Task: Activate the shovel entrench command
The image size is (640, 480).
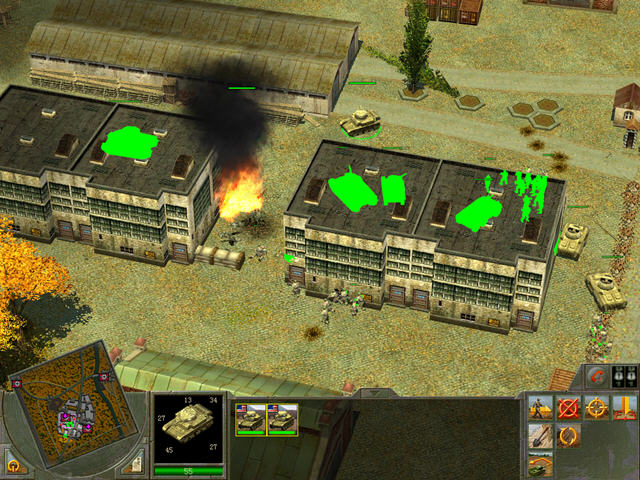Action: [x=542, y=436]
